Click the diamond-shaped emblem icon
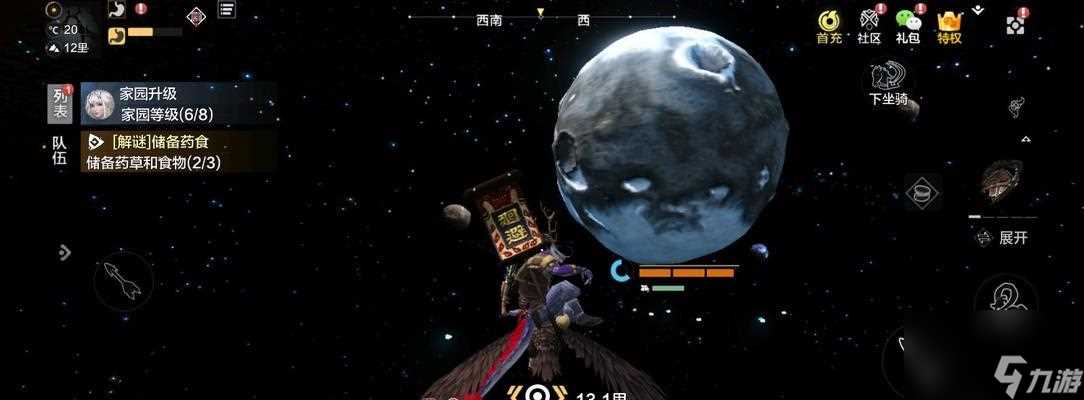This screenshot has width=1084, height=400. (x=195, y=14)
